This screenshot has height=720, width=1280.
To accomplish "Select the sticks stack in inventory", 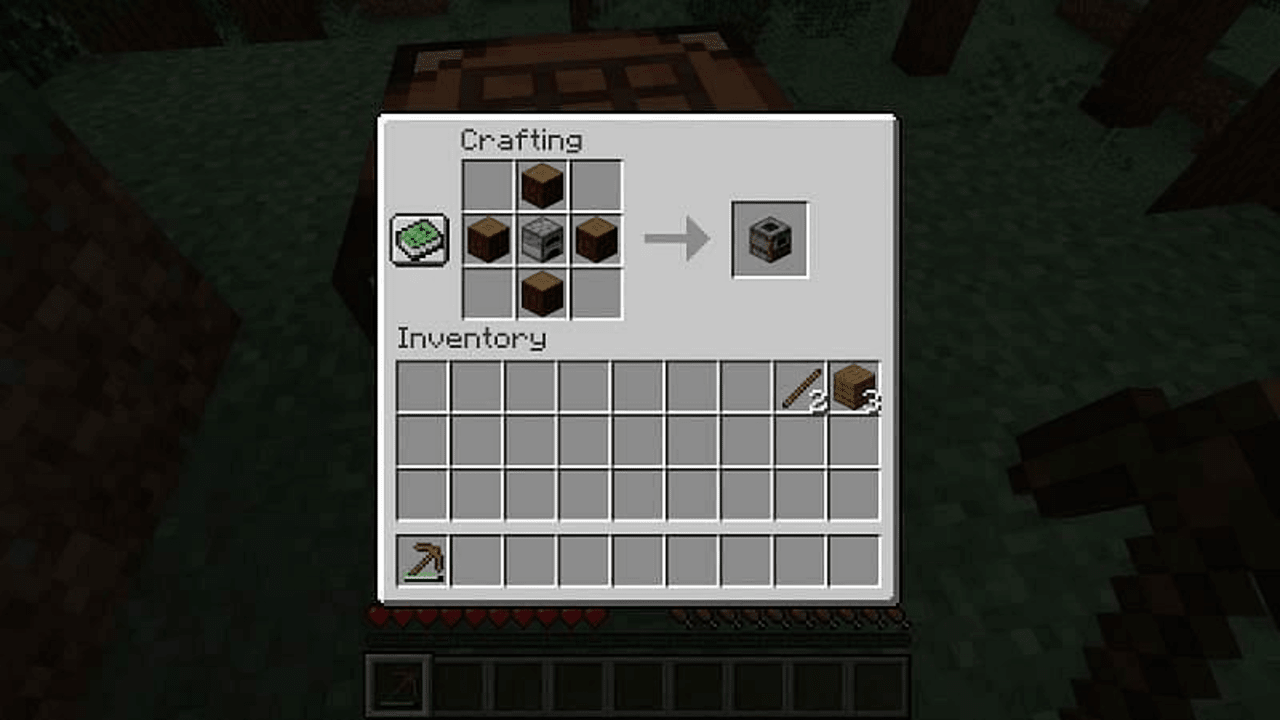I will pos(800,387).
